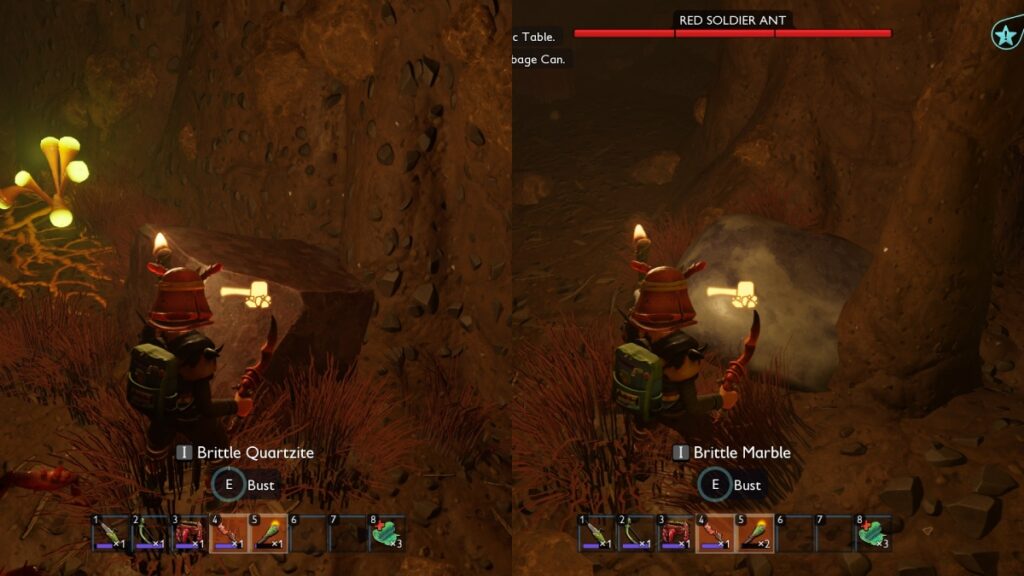Select the torch slot showing x2
Image resolution: width=1024 pixels, height=576 pixels.
pyautogui.click(x=757, y=533)
